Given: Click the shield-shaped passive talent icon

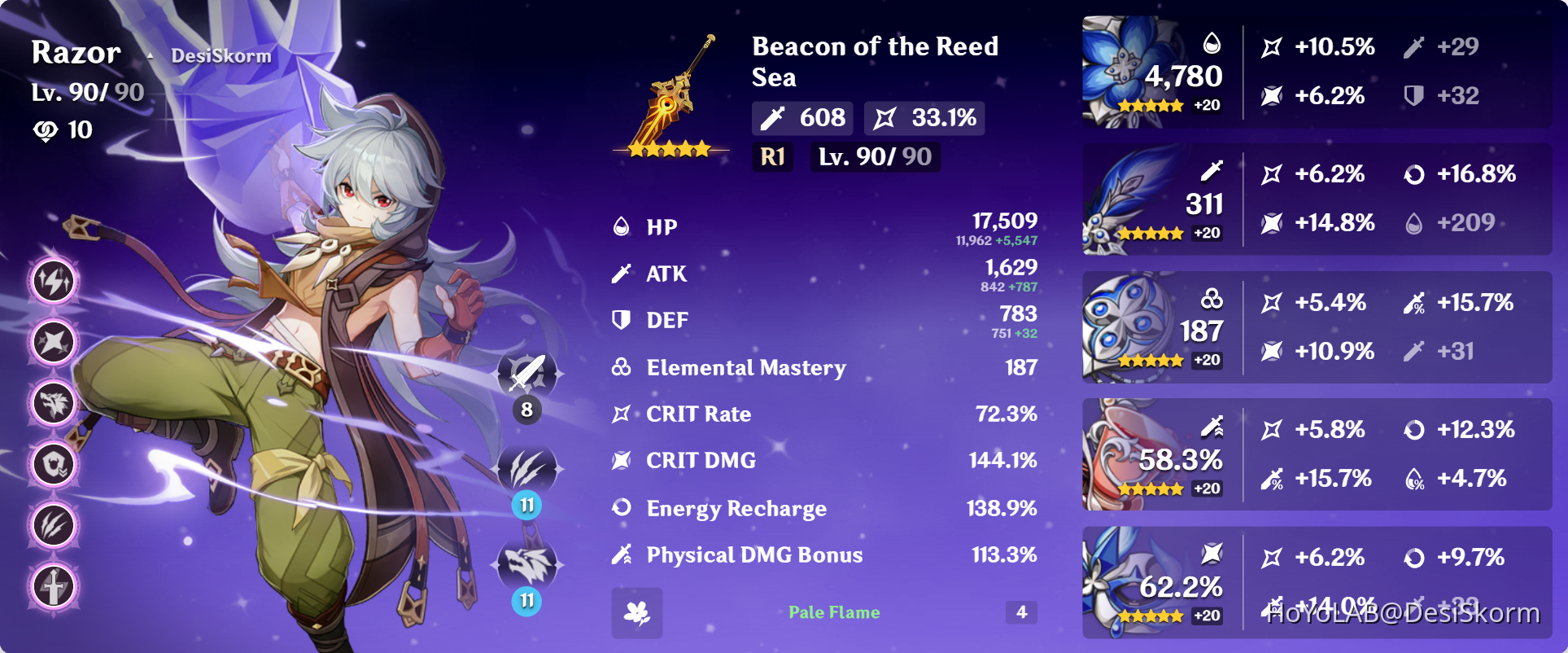Looking at the screenshot, I should click(x=53, y=466).
